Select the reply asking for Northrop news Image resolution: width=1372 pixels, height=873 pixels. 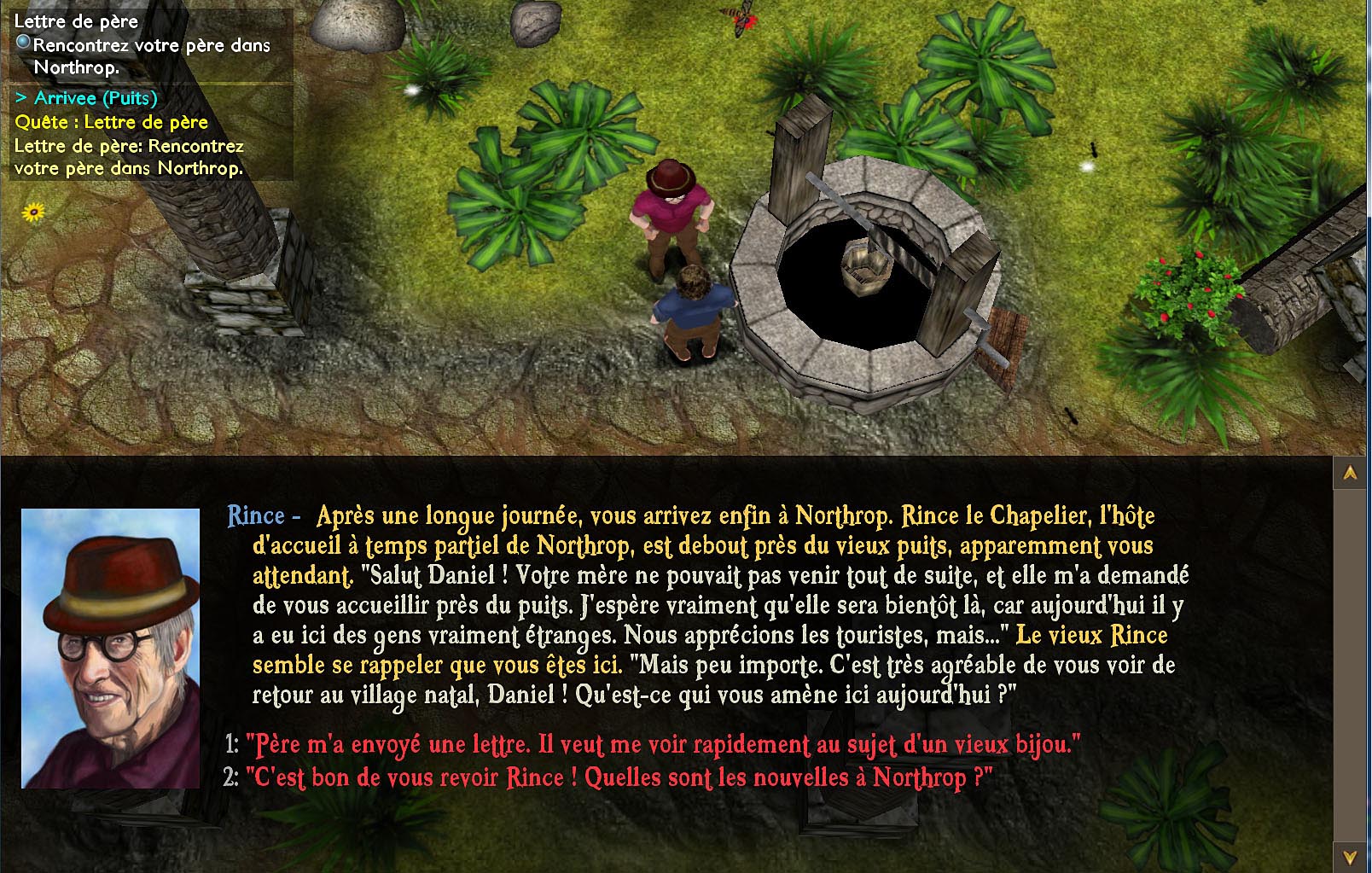(619, 778)
